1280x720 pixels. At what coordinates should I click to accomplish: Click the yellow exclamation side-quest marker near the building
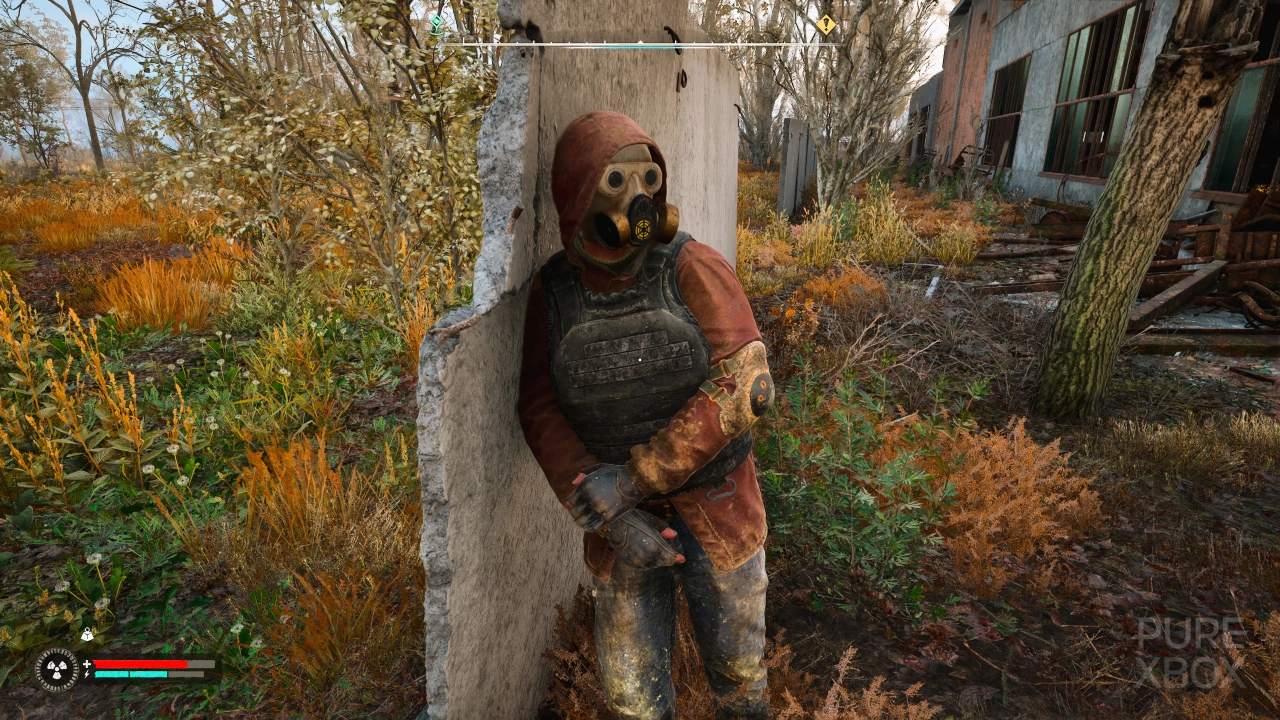pyautogui.click(x=827, y=26)
